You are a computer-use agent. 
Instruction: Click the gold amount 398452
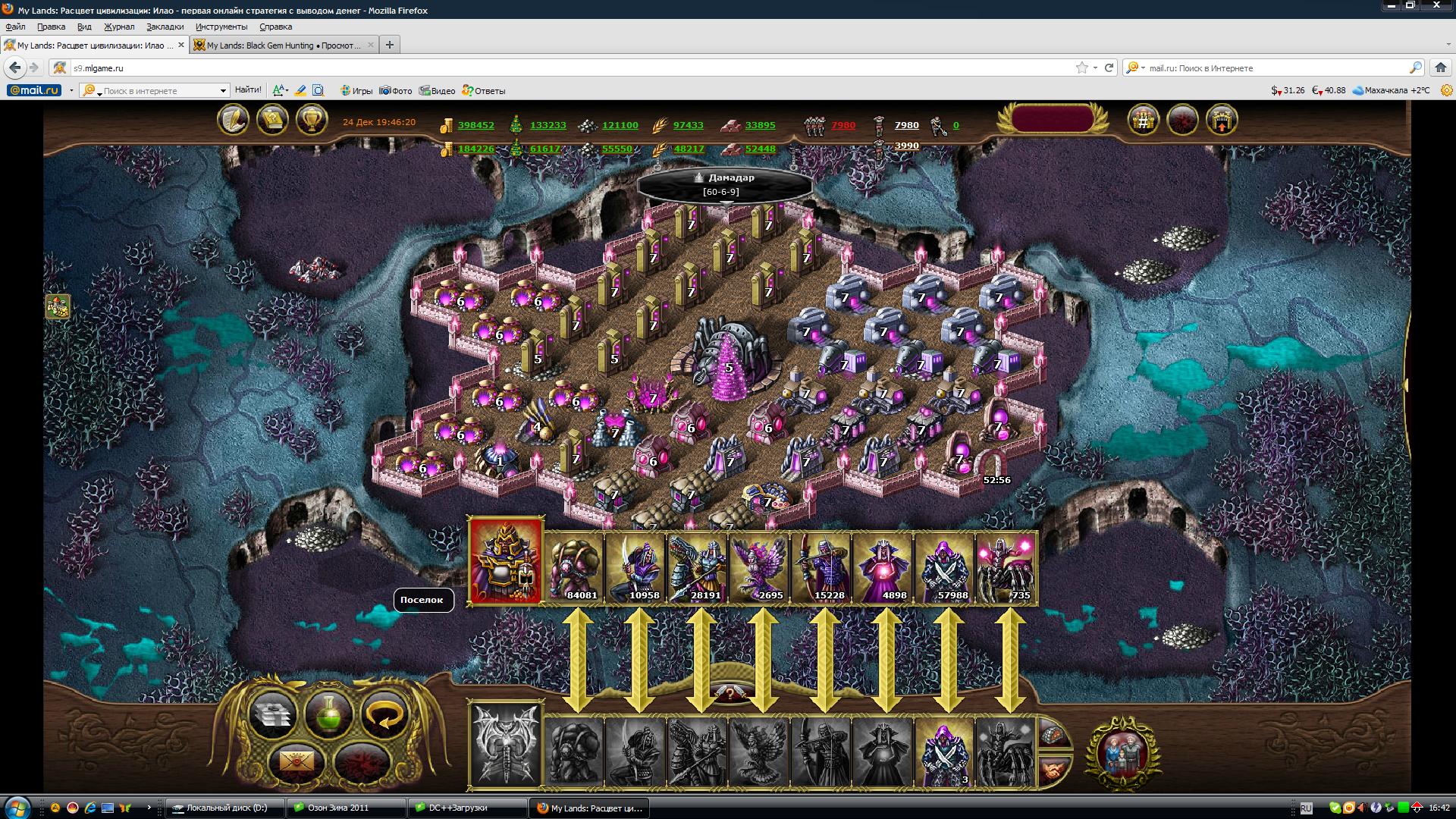pos(475,125)
